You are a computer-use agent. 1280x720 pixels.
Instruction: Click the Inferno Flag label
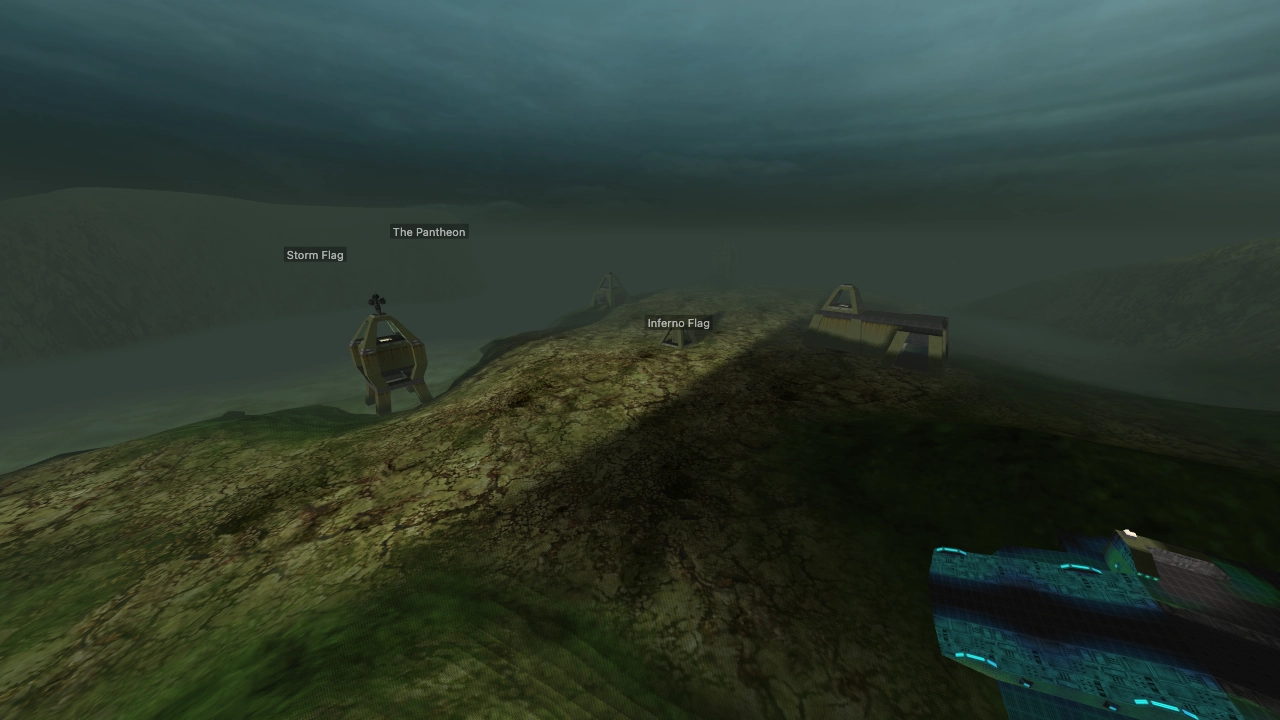coord(679,323)
